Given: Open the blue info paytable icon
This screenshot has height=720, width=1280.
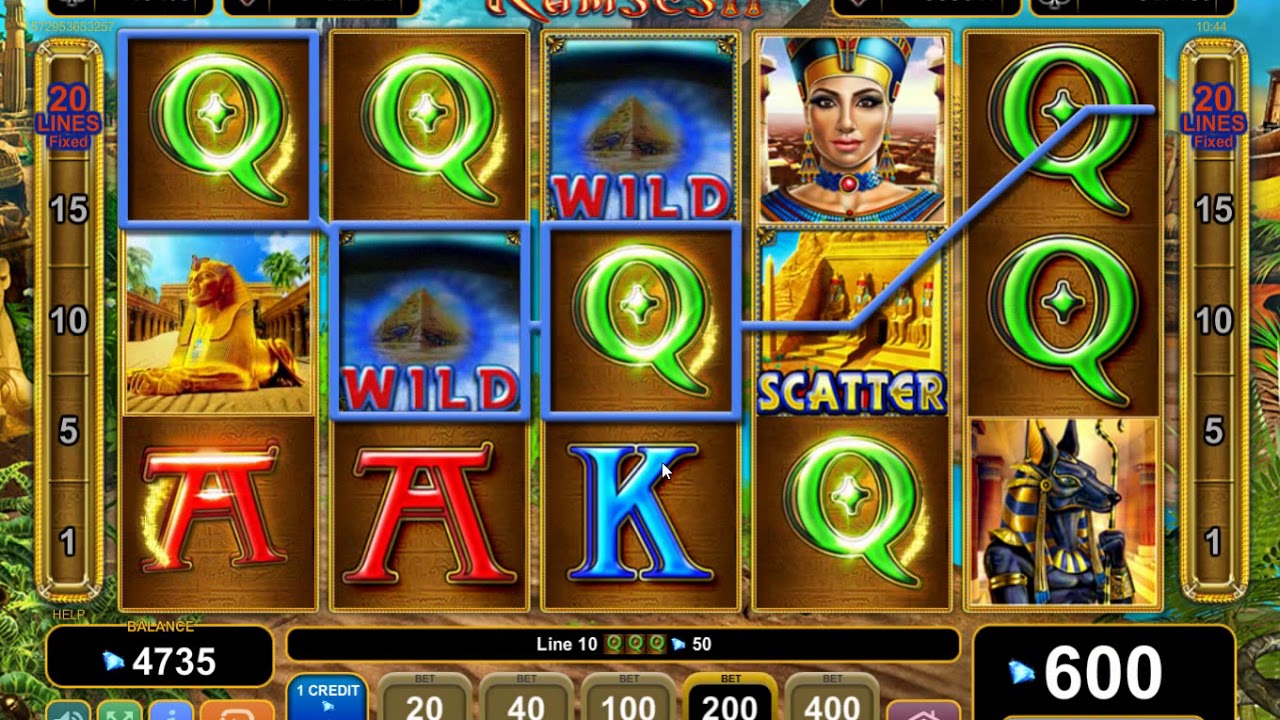Looking at the screenshot, I should click(171, 711).
